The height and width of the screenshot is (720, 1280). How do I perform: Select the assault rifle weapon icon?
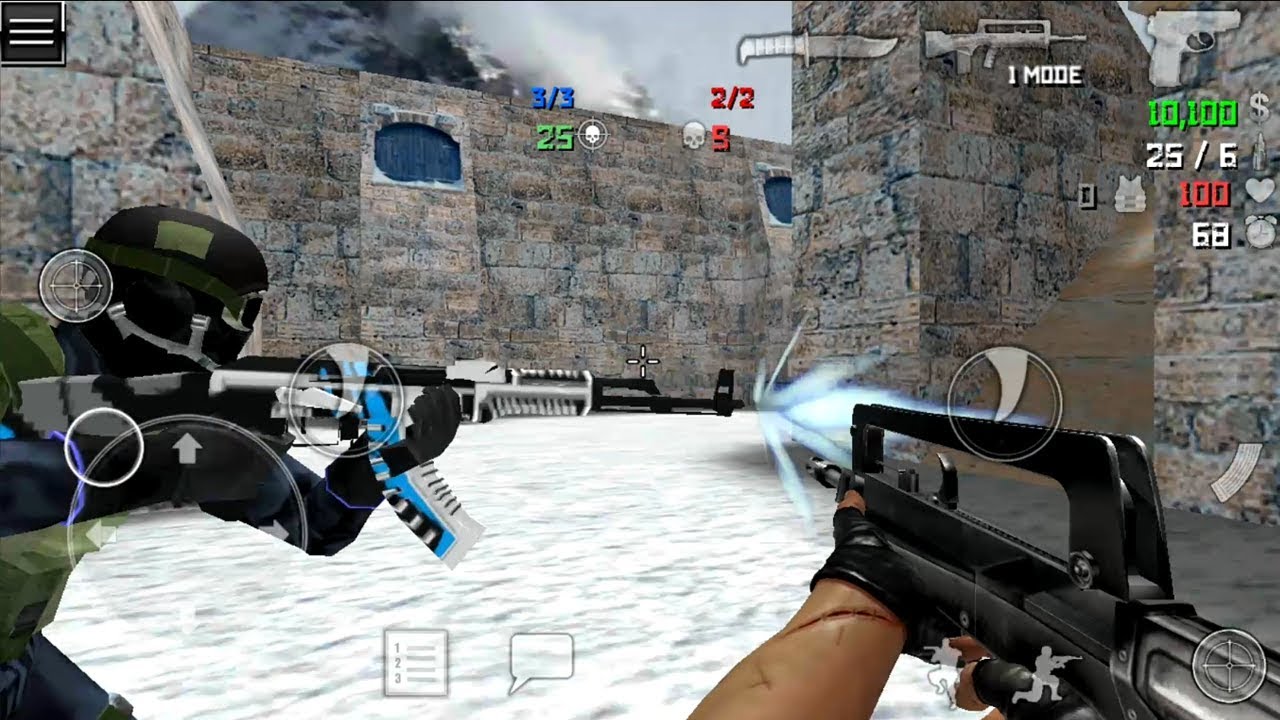1002,40
